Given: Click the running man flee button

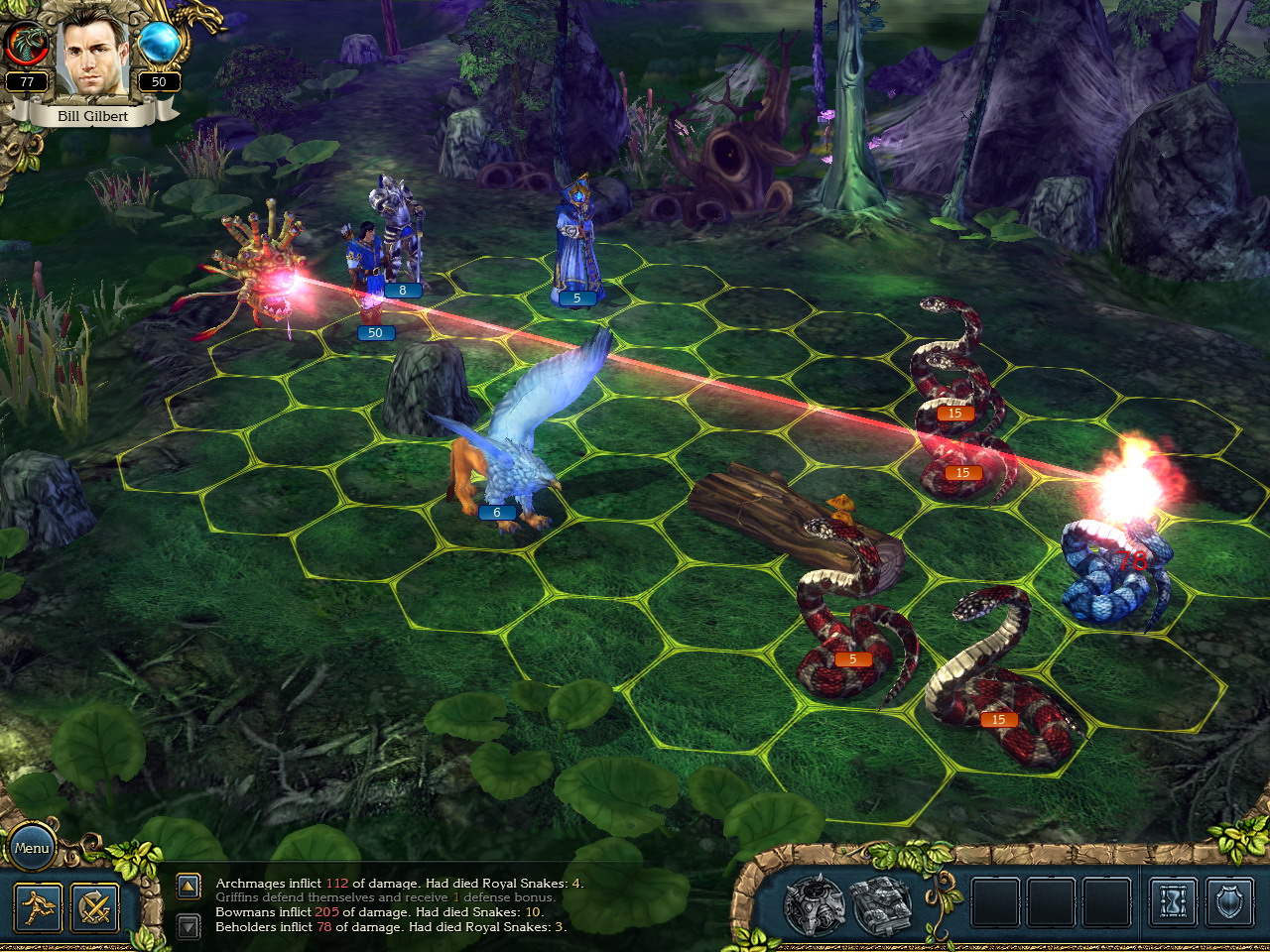Looking at the screenshot, I should coord(38,906).
